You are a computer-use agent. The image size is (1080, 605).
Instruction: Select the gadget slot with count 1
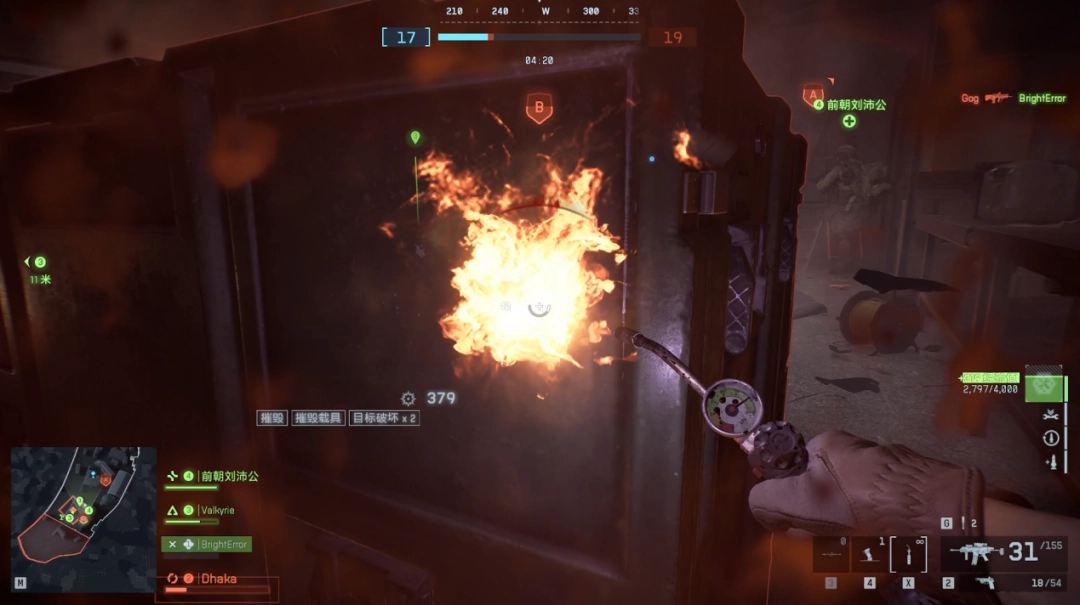[869, 554]
